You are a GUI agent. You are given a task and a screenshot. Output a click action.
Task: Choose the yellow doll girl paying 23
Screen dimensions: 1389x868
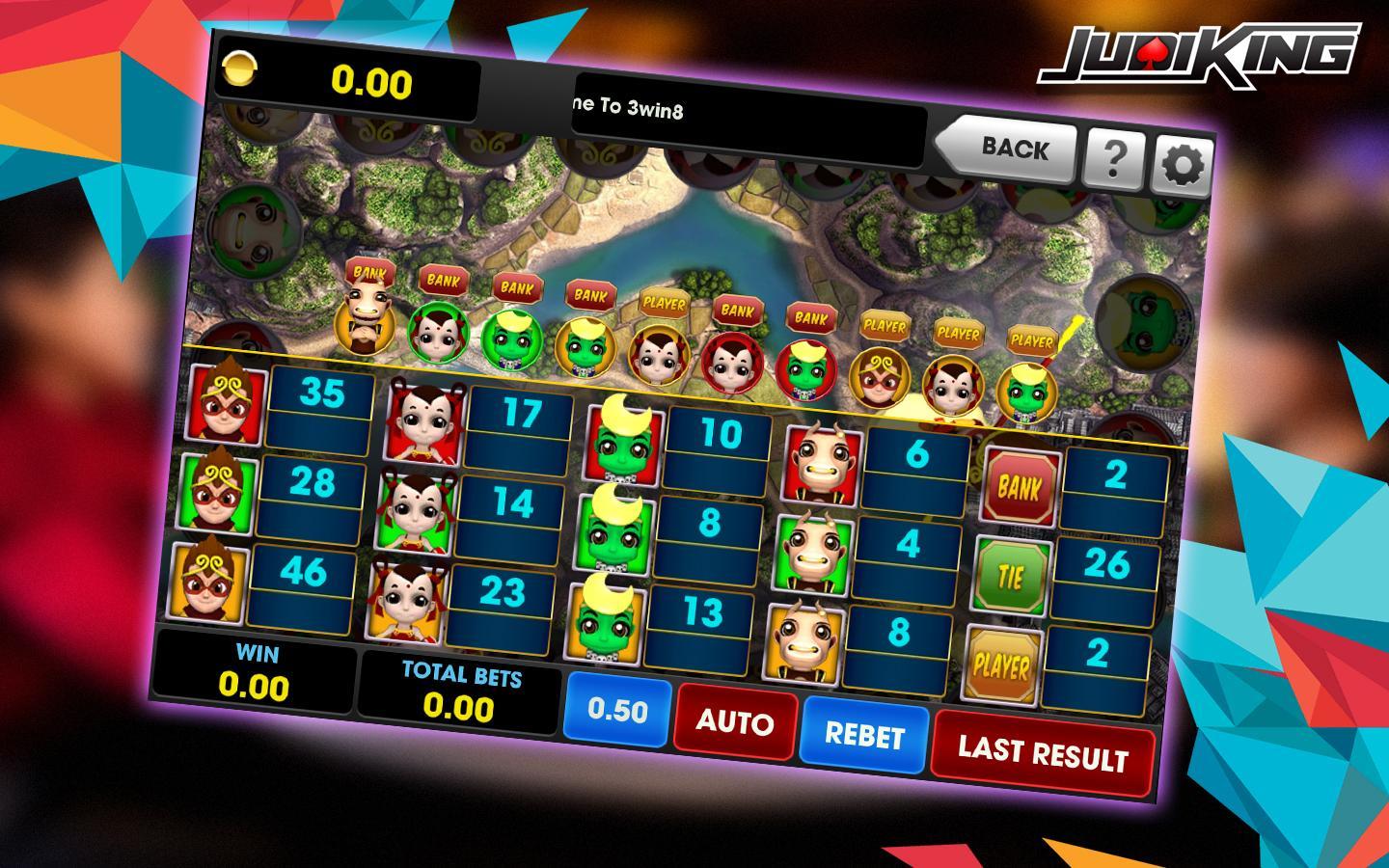[x=405, y=600]
